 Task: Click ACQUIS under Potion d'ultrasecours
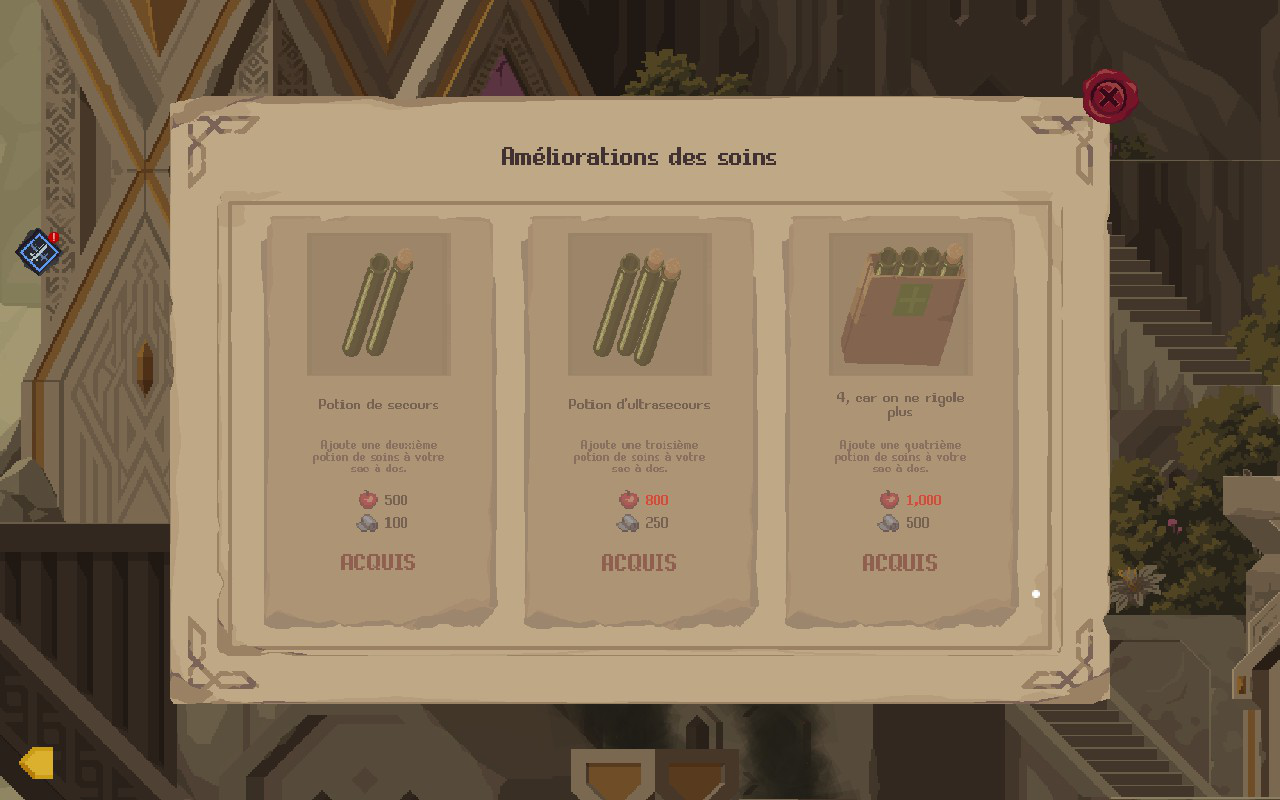click(x=639, y=562)
